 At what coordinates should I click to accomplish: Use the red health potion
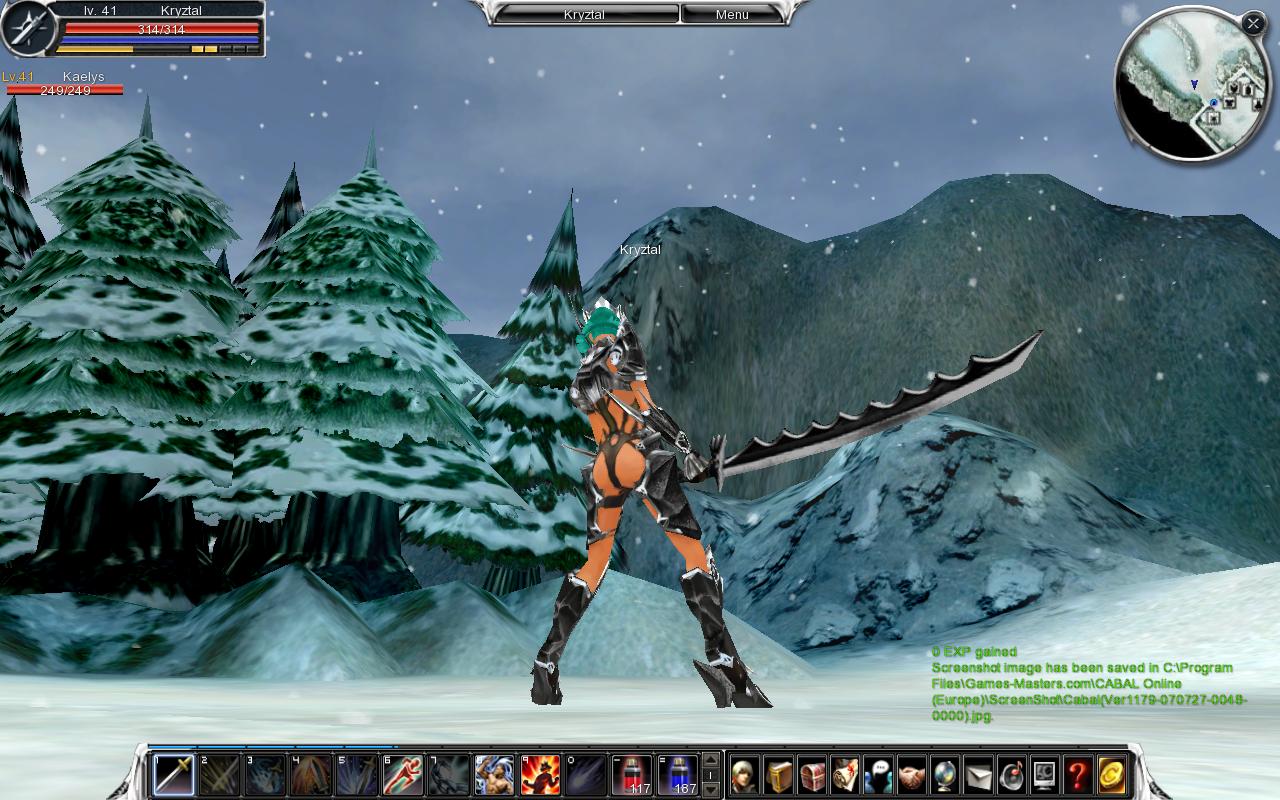point(632,775)
